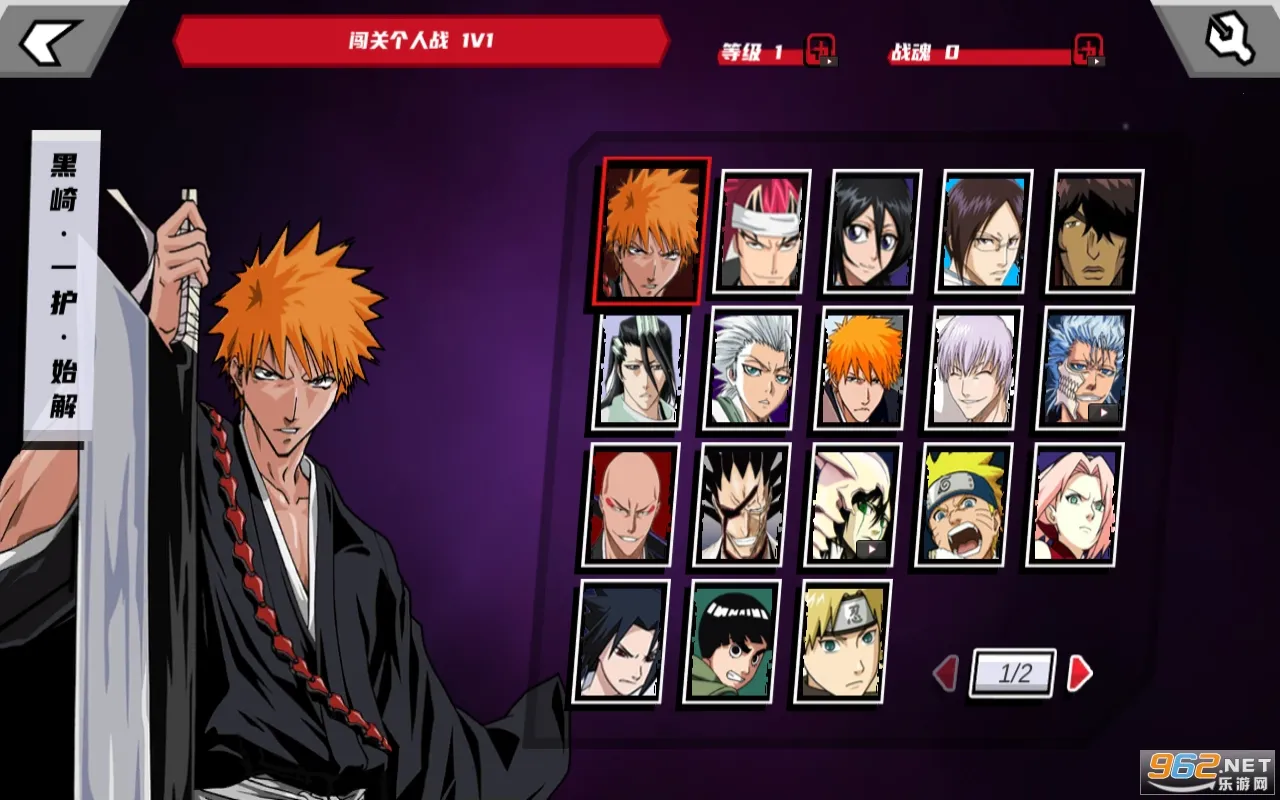Select white-haired Hitsugaya
This screenshot has width=1280, height=800.
[x=752, y=368]
